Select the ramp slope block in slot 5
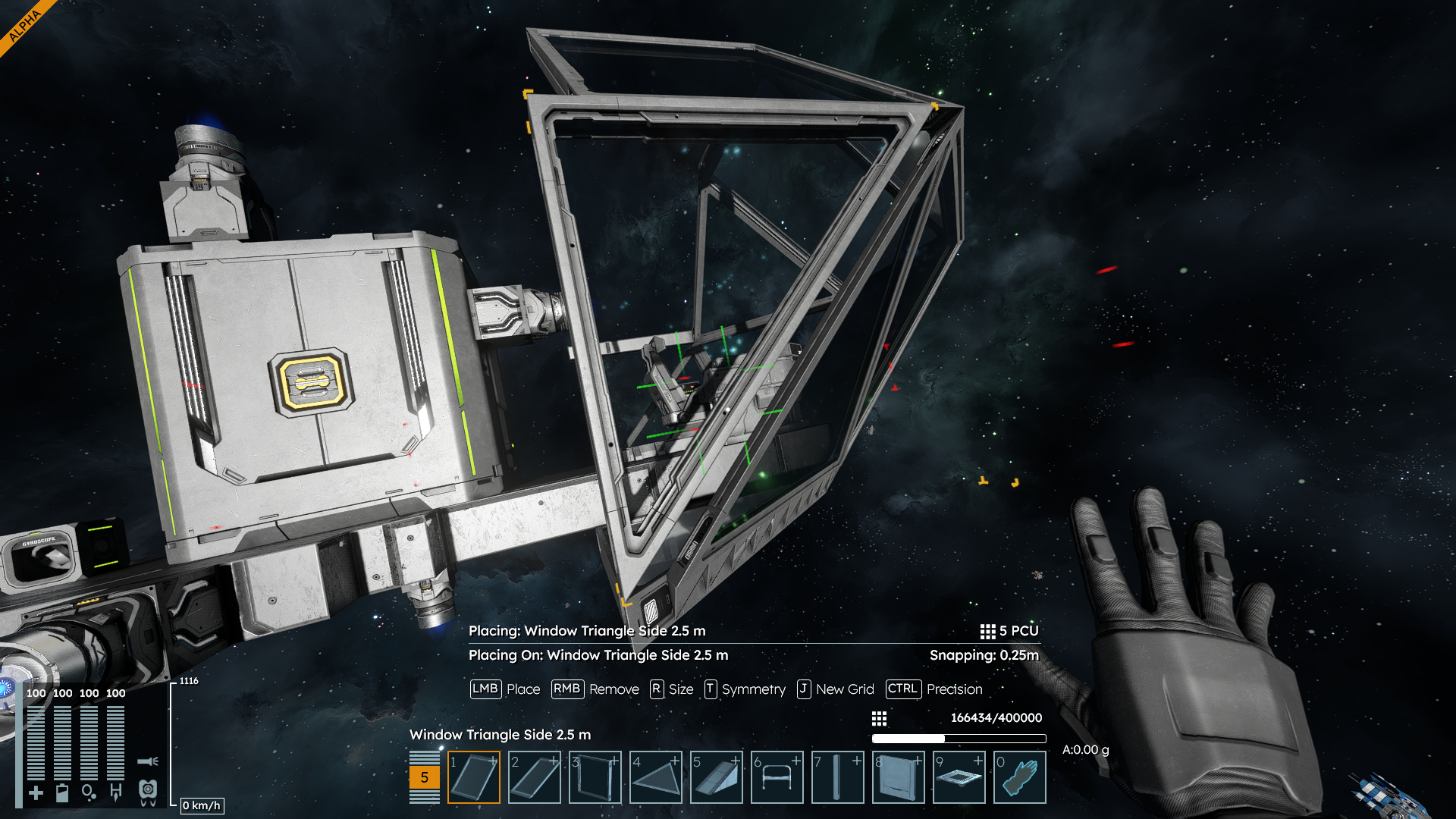1456x819 pixels. pyautogui.click(x=717, y=777)
